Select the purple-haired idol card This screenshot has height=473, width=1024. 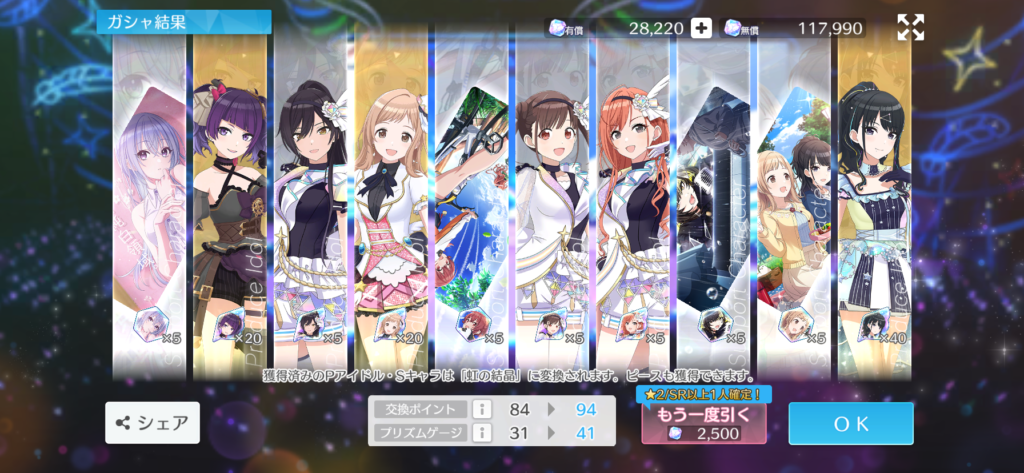coord(232,200)
